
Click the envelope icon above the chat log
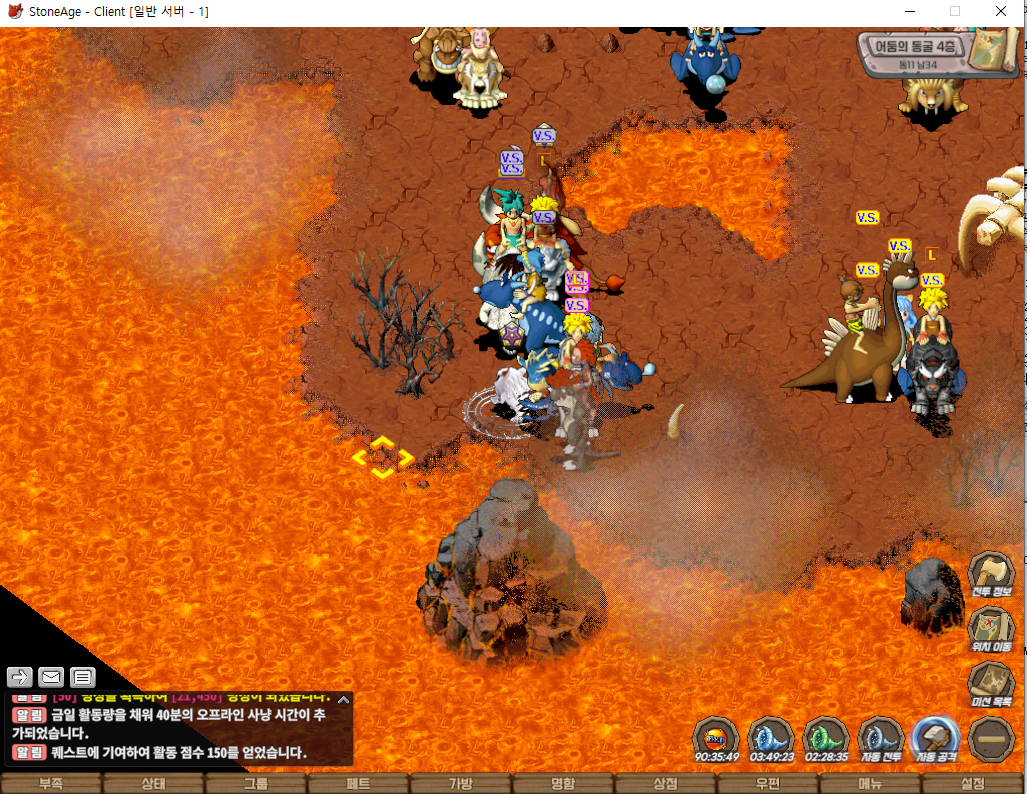pos(51,677)
